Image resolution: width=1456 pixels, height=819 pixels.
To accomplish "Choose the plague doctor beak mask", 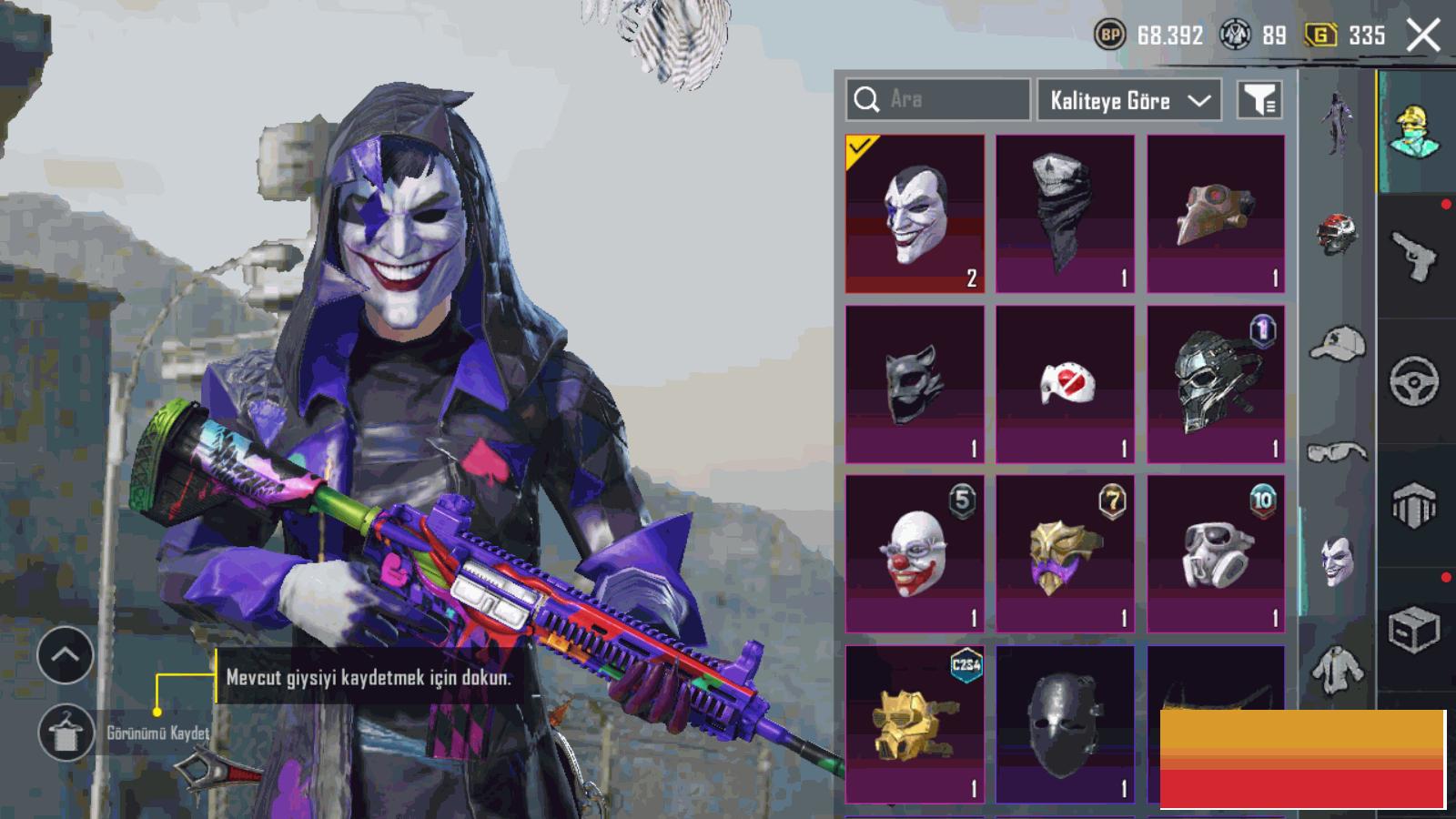I will [x=1216, y=214].
